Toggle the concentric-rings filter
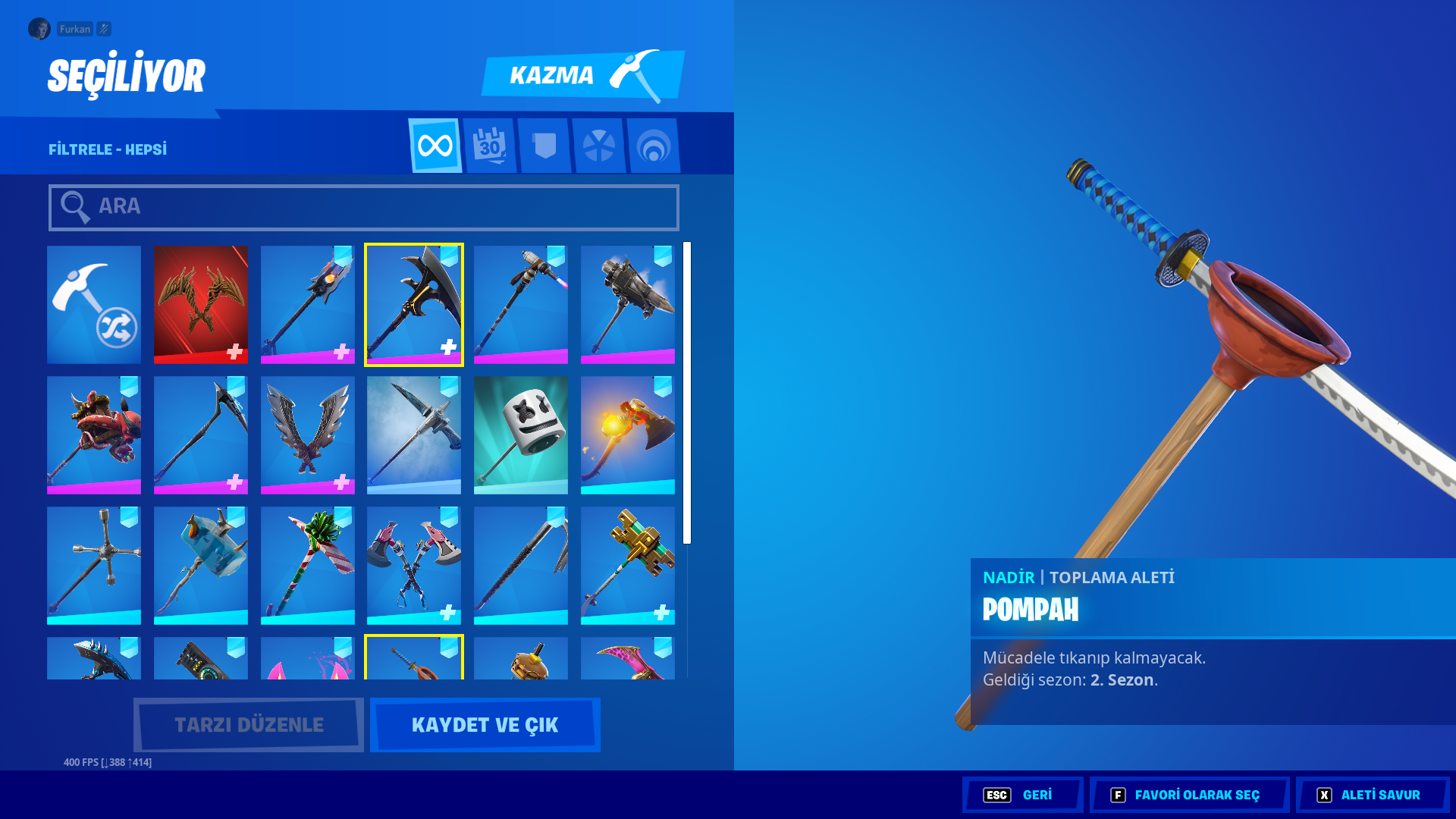The height and width of the screenshot is (819, 1456). 654,145
